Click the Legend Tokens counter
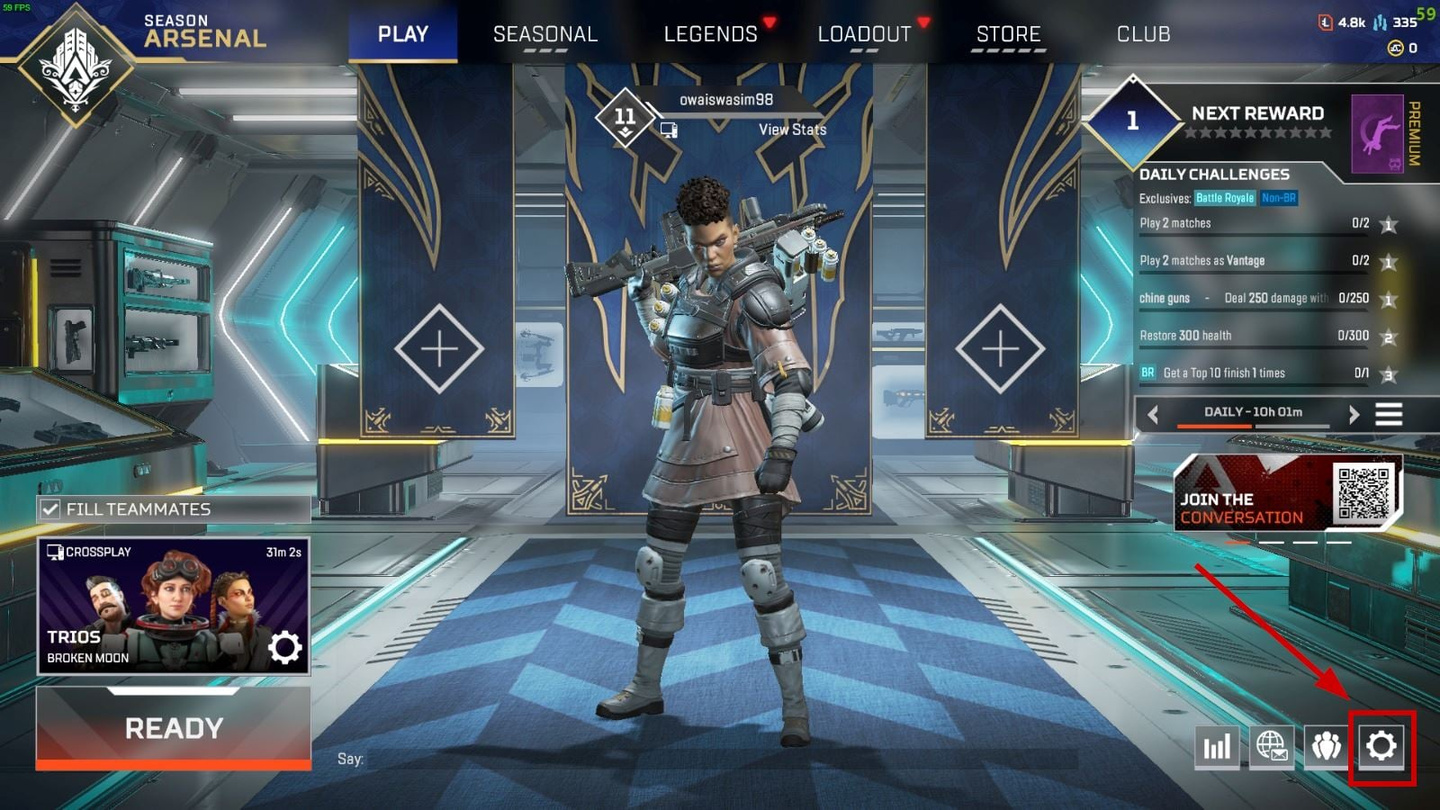This screenshot has width=1440, height=810. coord(1351,20)
